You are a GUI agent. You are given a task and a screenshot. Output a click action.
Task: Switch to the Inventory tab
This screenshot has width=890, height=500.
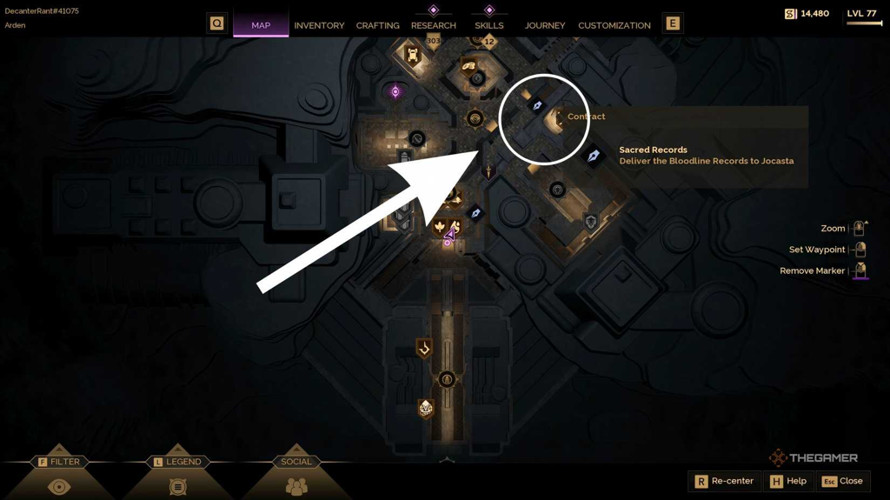click(x=319, y=25)
